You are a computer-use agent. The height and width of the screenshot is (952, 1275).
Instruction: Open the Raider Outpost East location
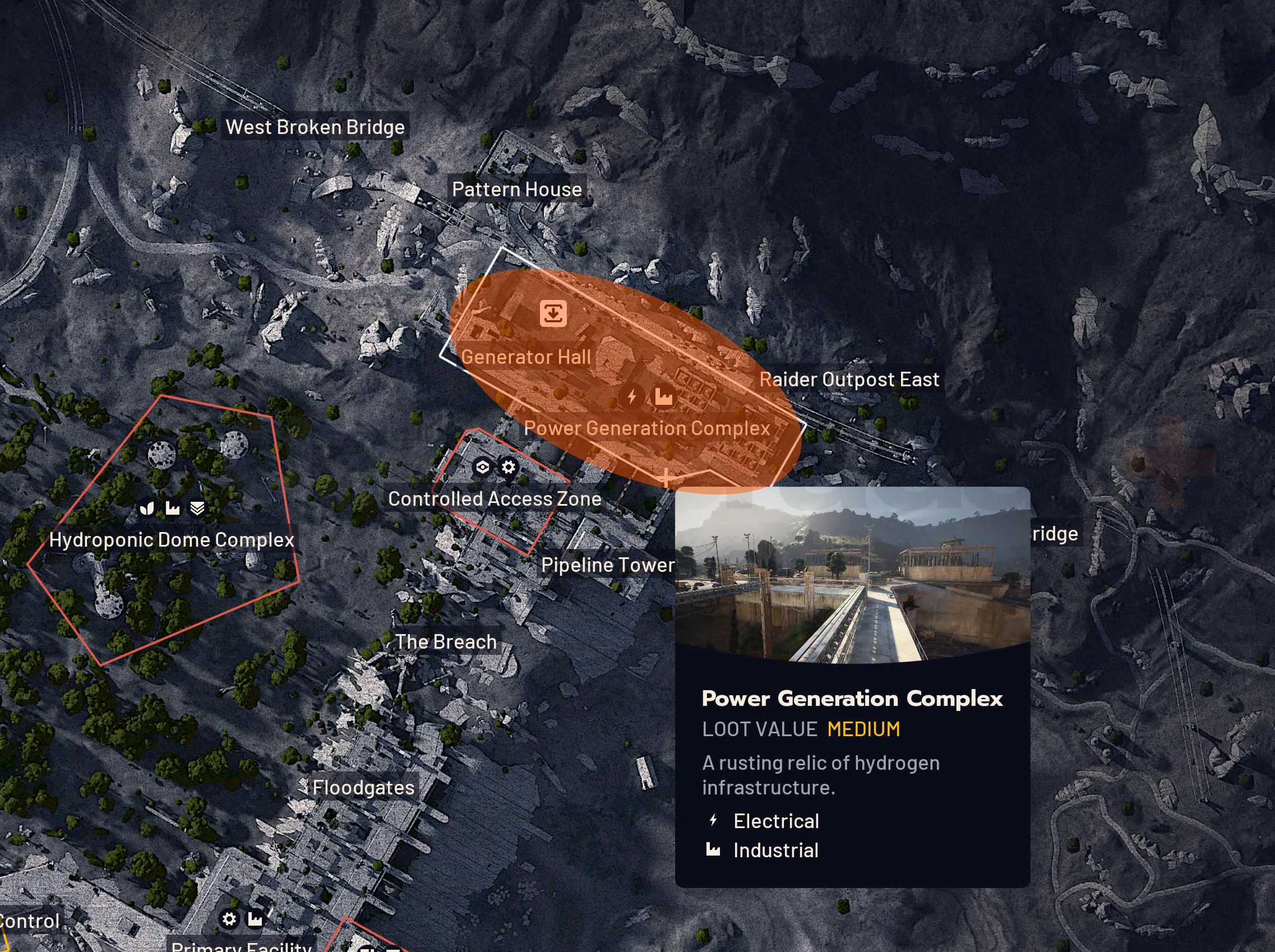point(850,379)
